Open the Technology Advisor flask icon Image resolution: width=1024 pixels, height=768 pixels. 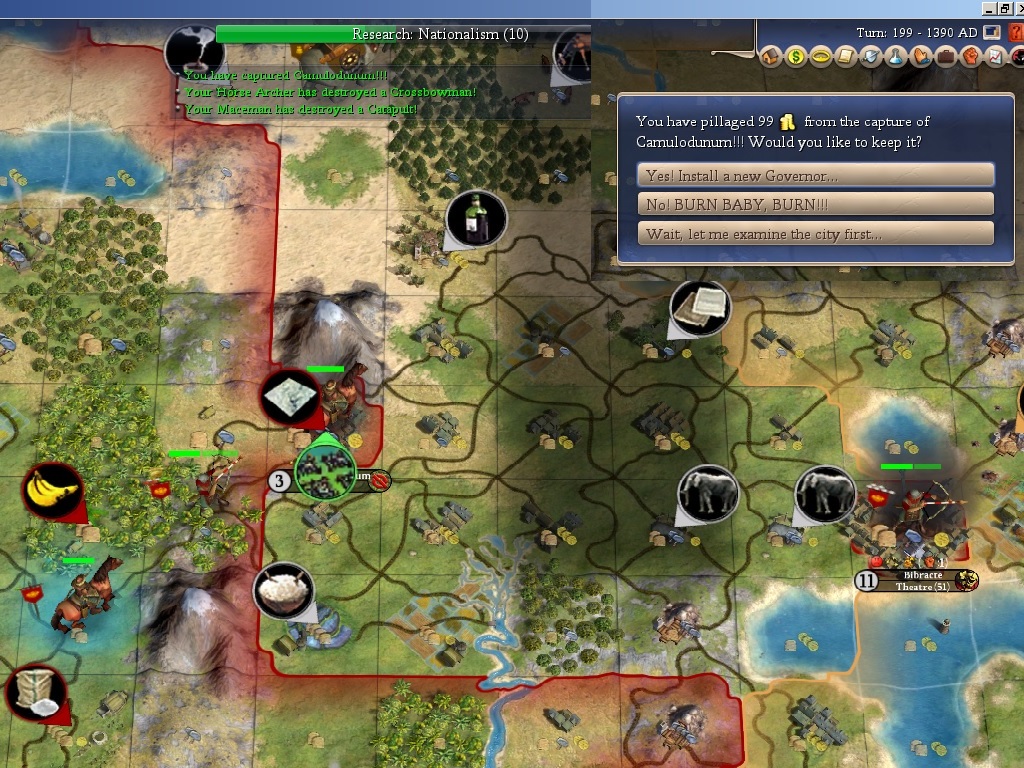(x=896, y=57)
